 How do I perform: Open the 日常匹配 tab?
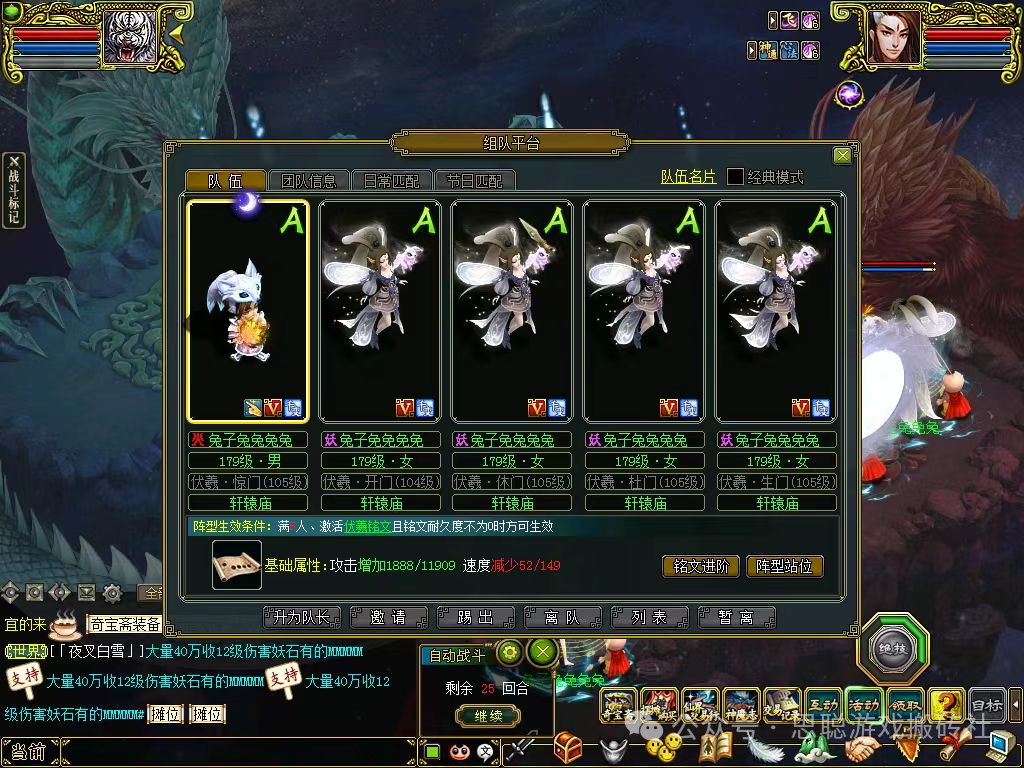[392, 181]
